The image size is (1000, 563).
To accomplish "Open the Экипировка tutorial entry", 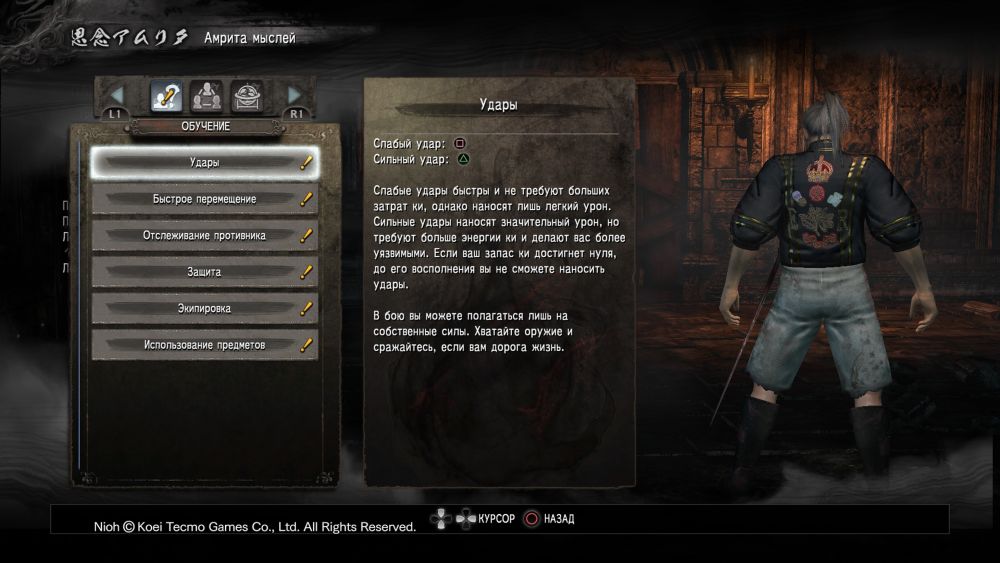I will (x=204, y=309).
